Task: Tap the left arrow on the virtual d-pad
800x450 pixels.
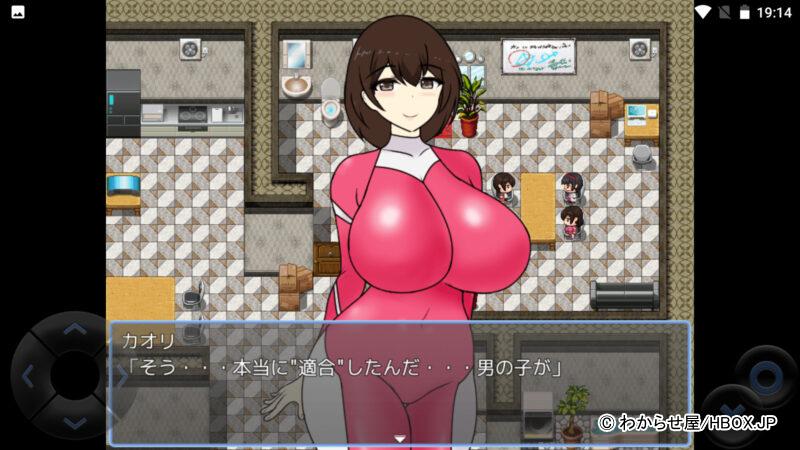Action: (27, 376)
